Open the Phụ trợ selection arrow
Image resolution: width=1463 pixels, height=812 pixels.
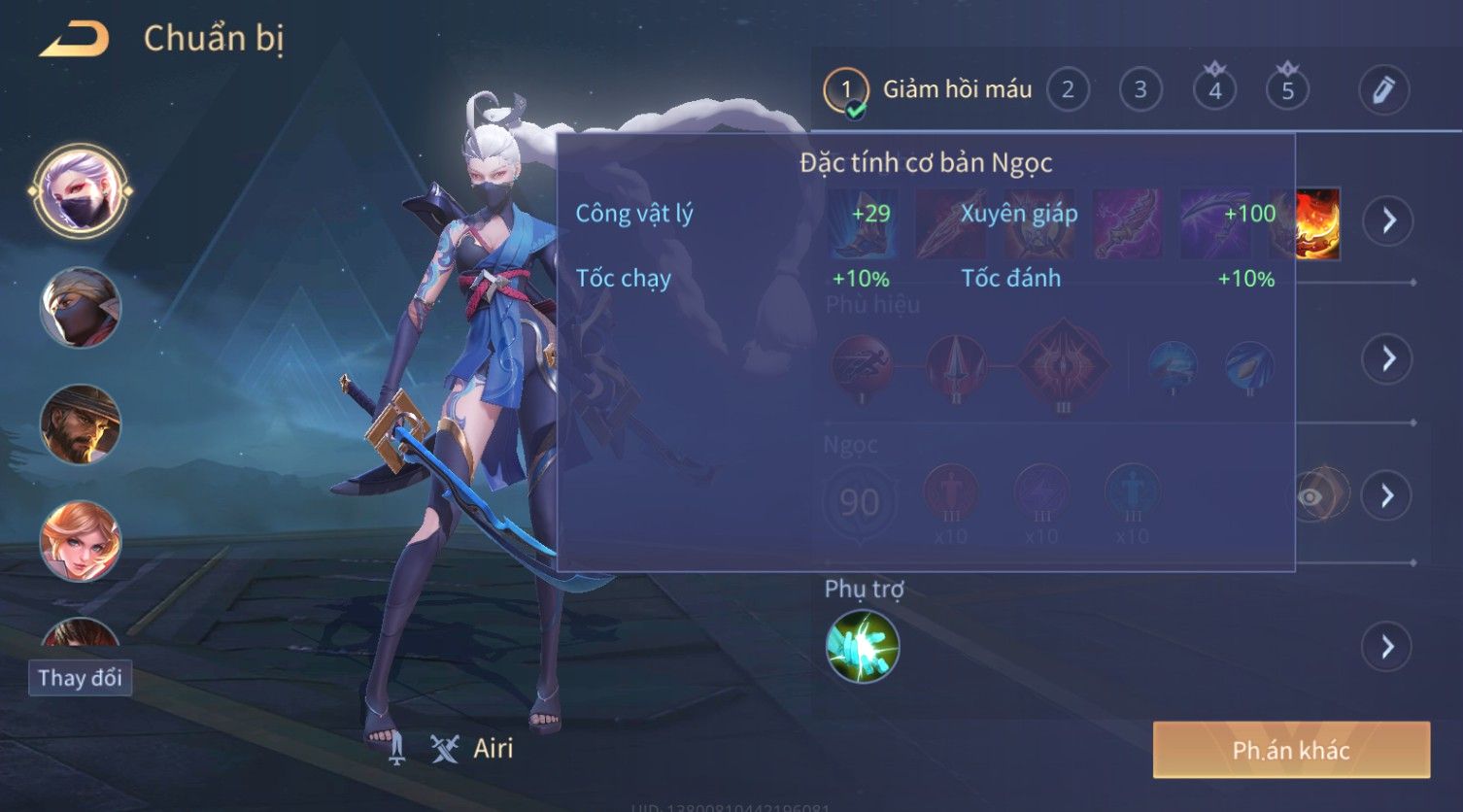coord(1387,646)
